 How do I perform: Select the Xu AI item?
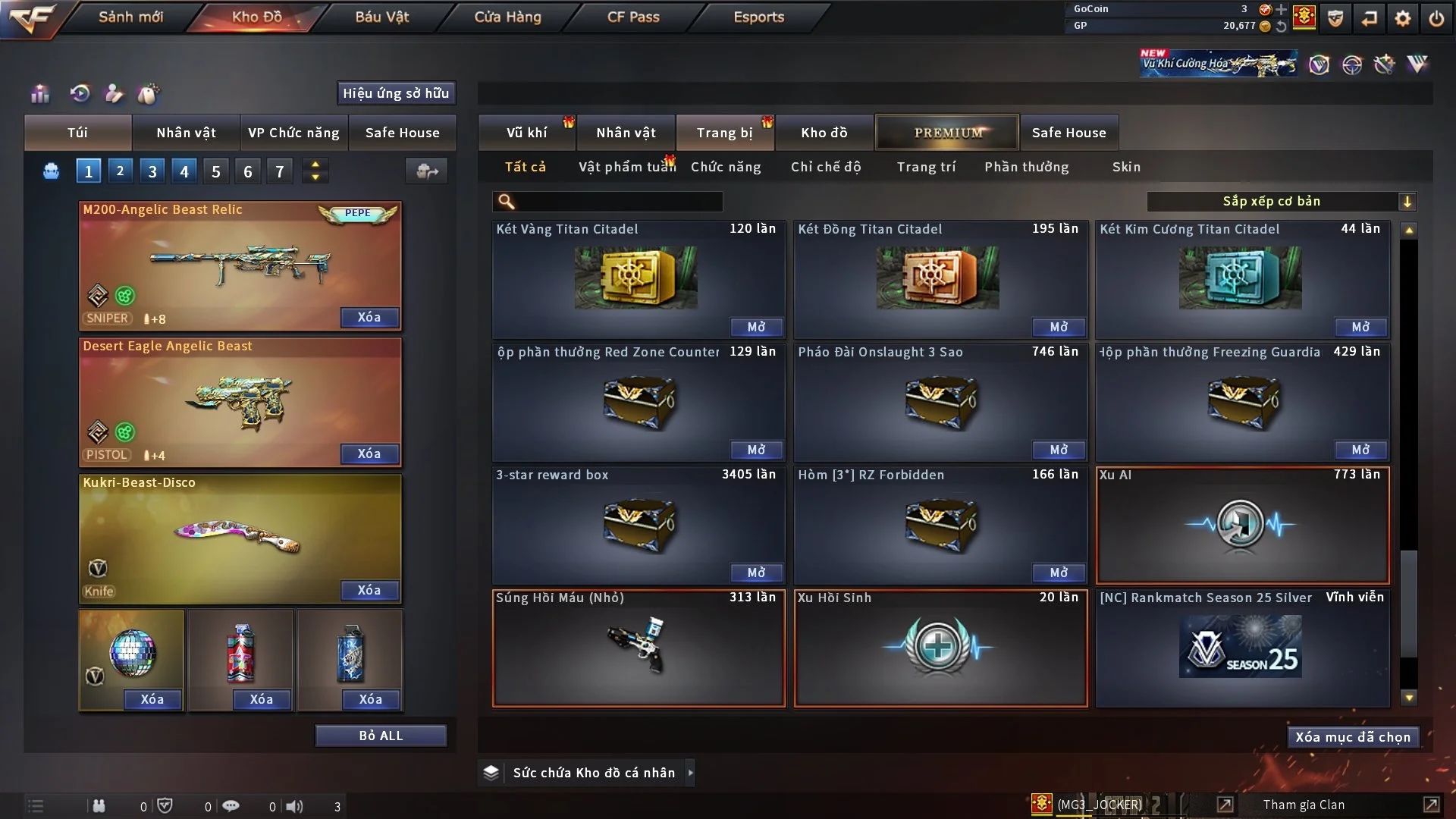(1242, 526)
